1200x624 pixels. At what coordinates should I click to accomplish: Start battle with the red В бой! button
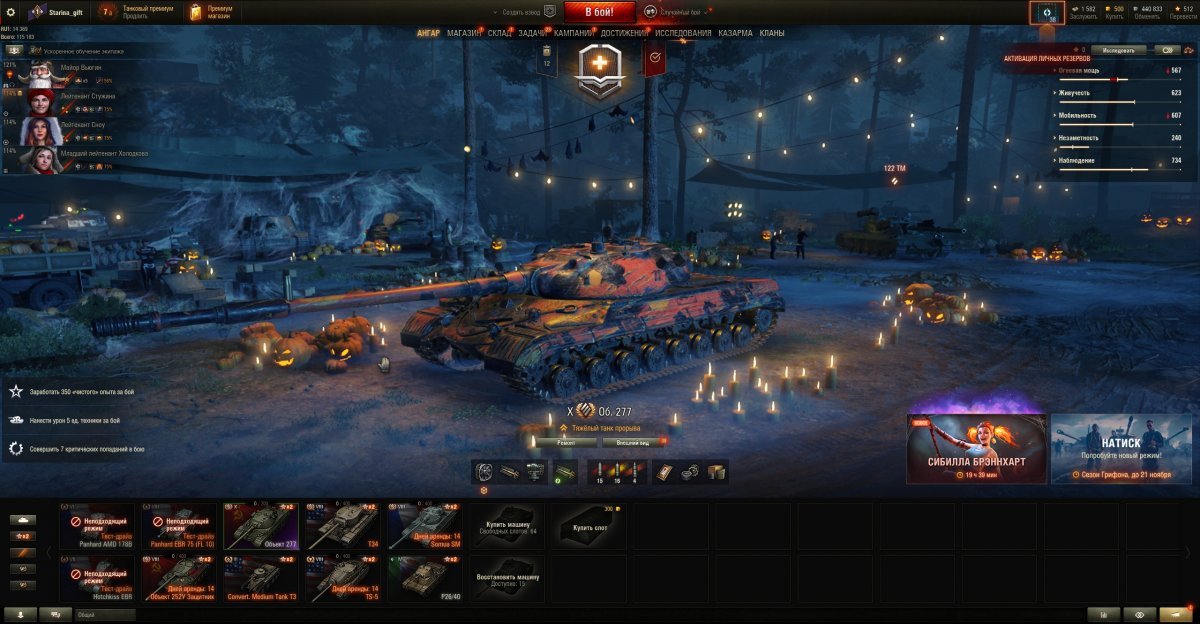(x=599, y=12)
